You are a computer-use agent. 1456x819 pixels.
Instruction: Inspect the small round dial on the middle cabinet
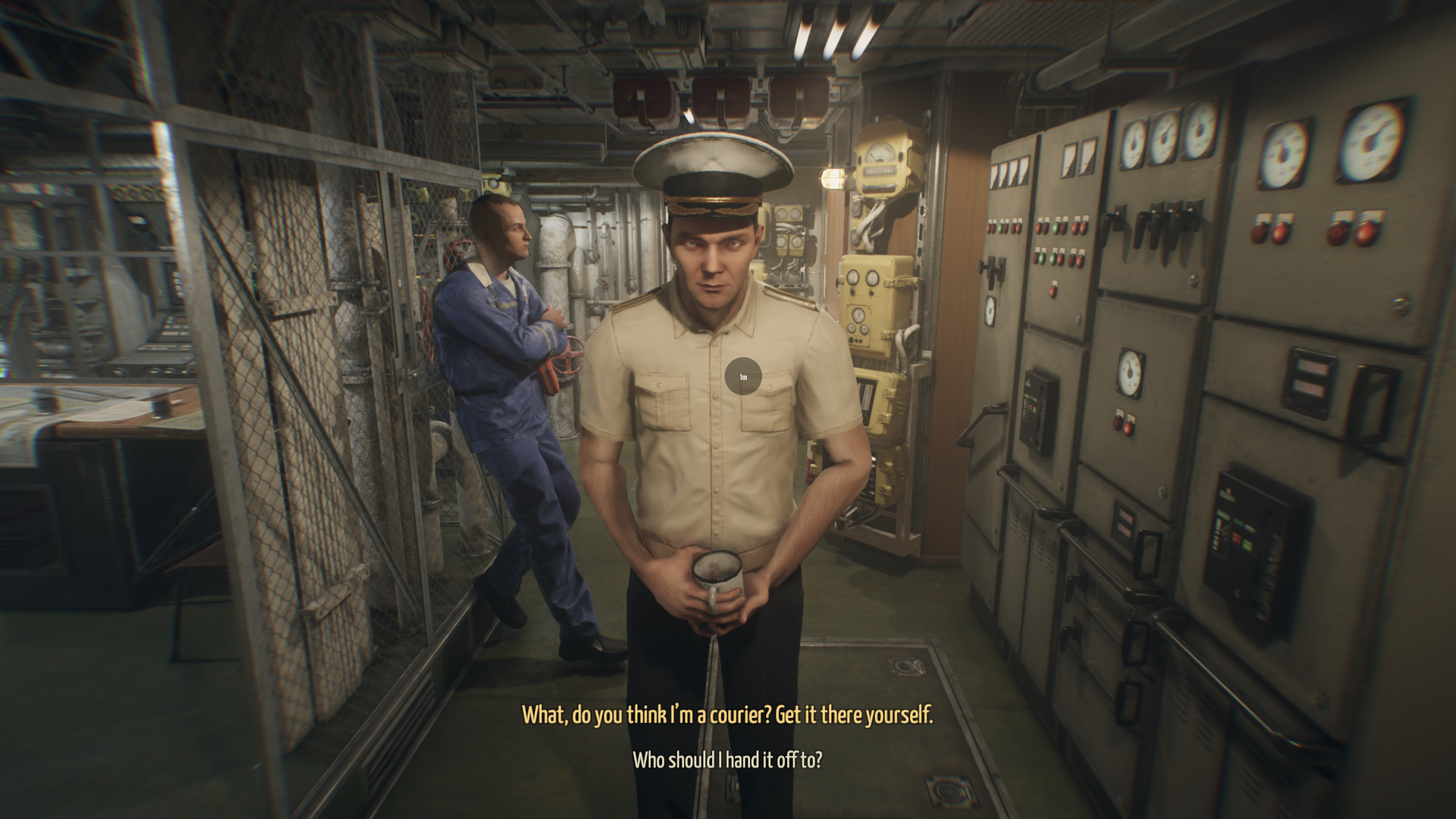tap(1131, 371)
